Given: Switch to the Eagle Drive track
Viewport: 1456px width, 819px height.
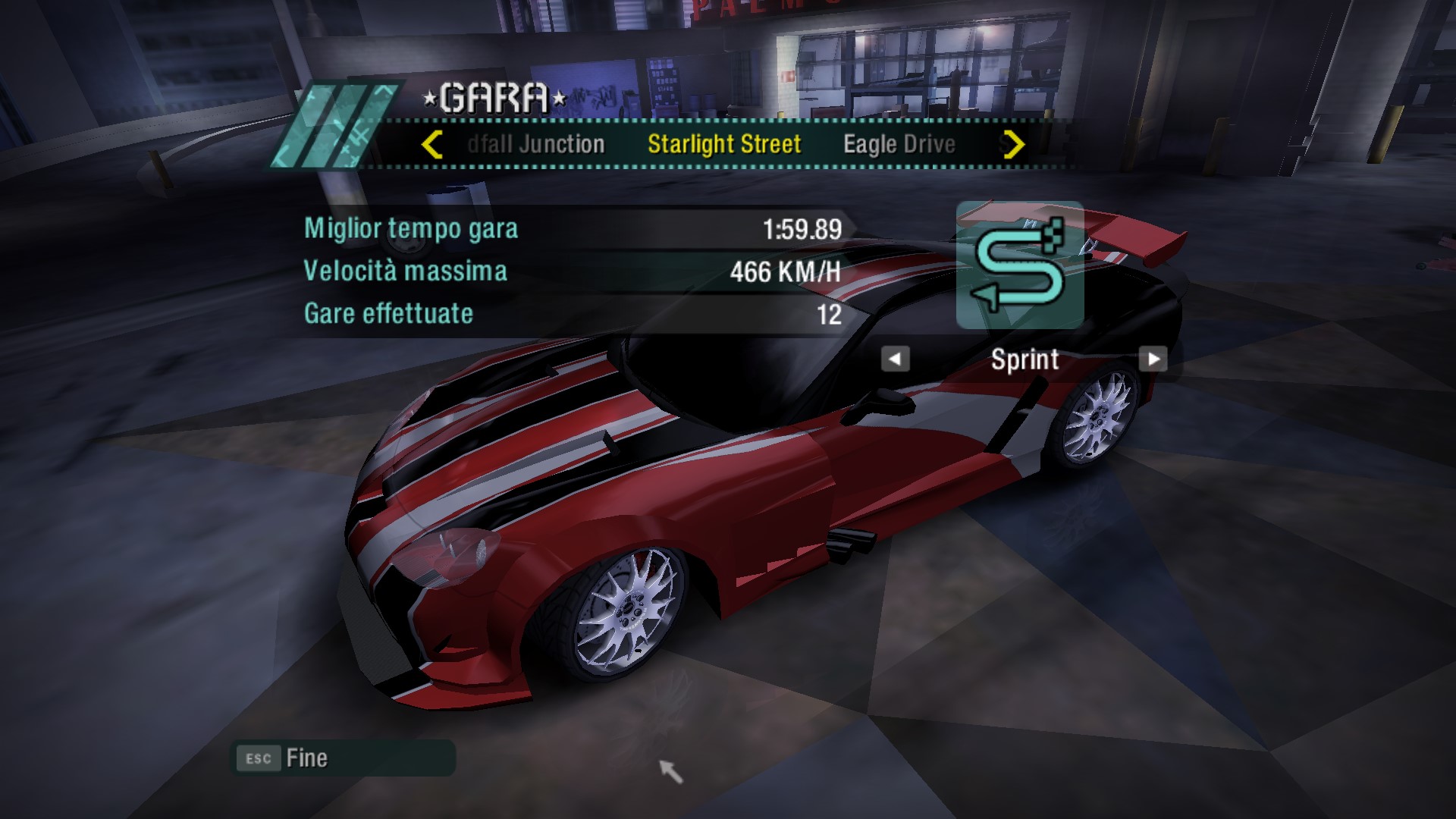Looking at the screenshot, I should tap(899, 144).
